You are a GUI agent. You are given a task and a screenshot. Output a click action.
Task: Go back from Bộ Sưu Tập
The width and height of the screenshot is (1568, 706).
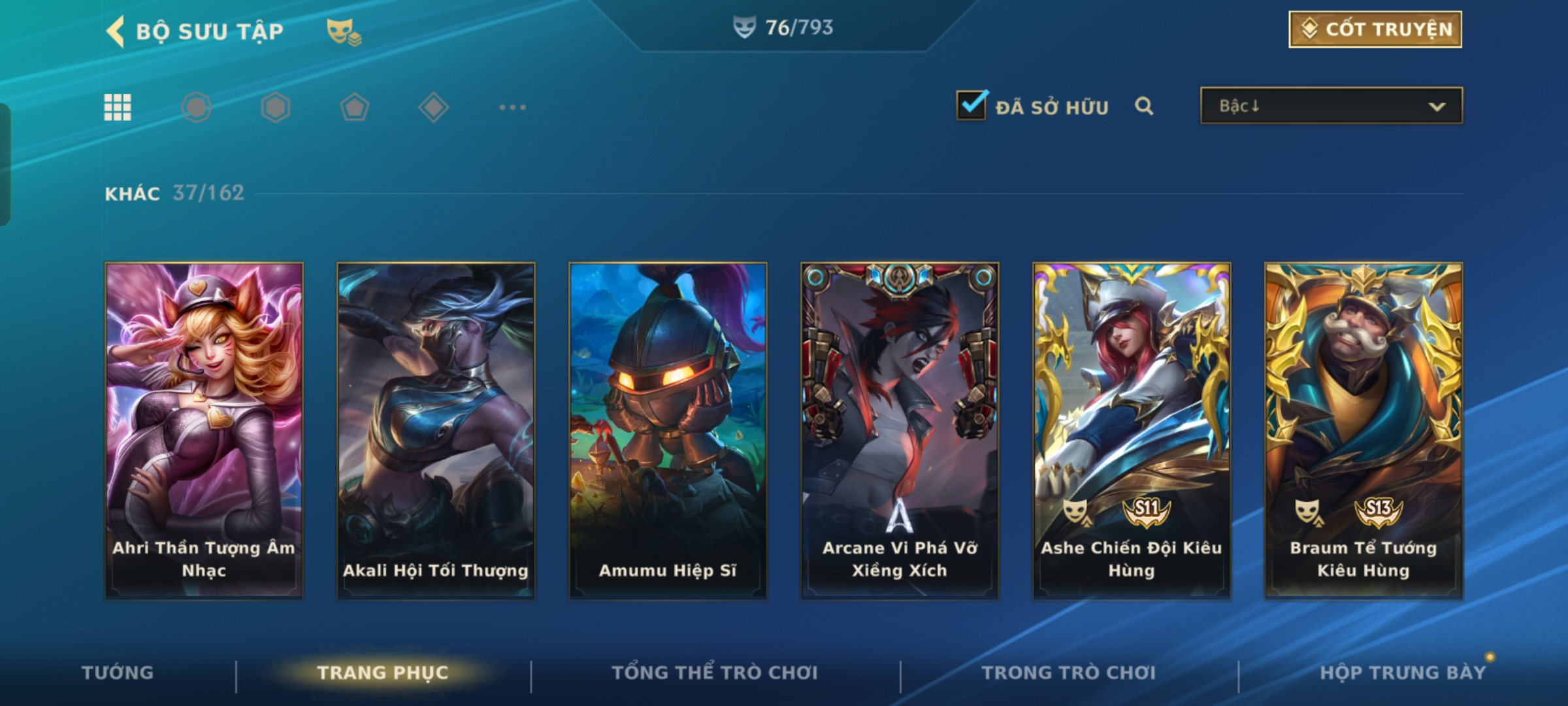coord(116,31)
